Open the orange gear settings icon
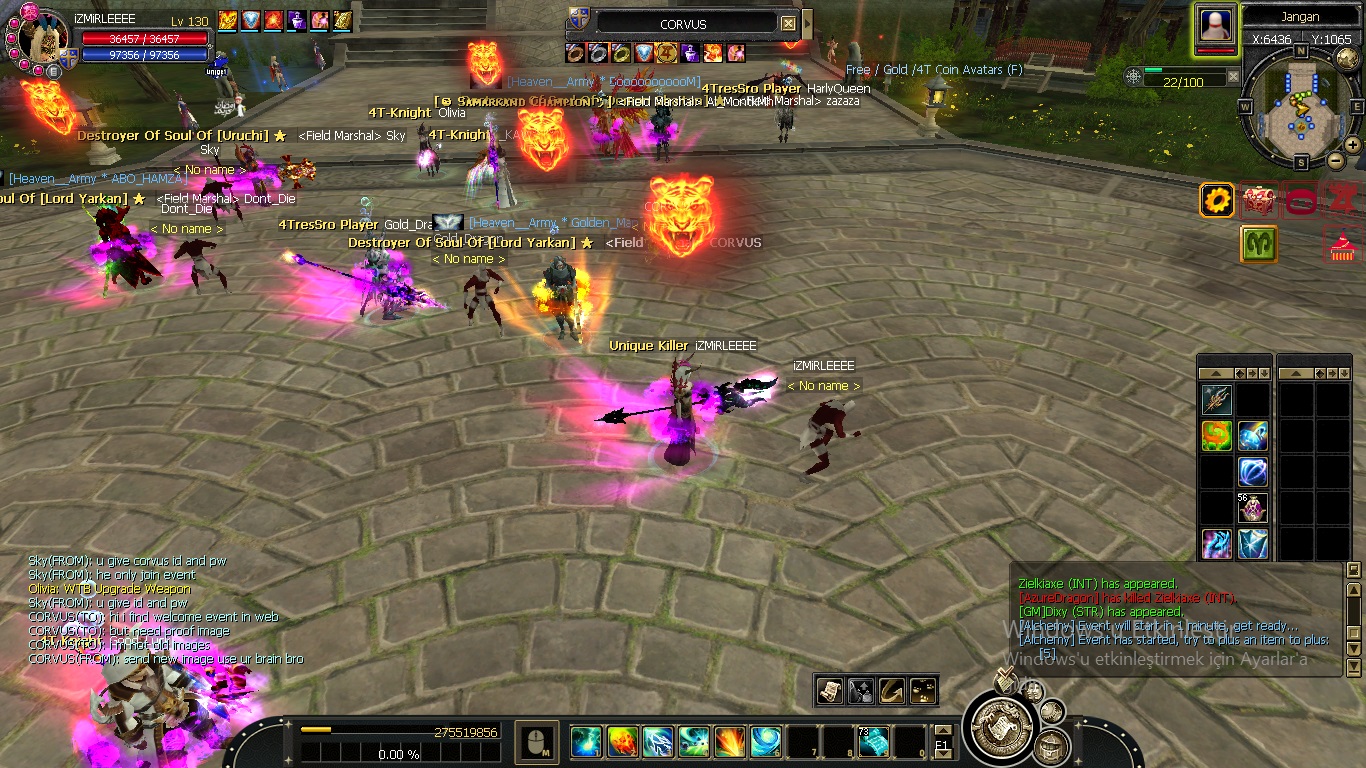The height and width of the screenshot is (768, 1366). [1217, 201]
